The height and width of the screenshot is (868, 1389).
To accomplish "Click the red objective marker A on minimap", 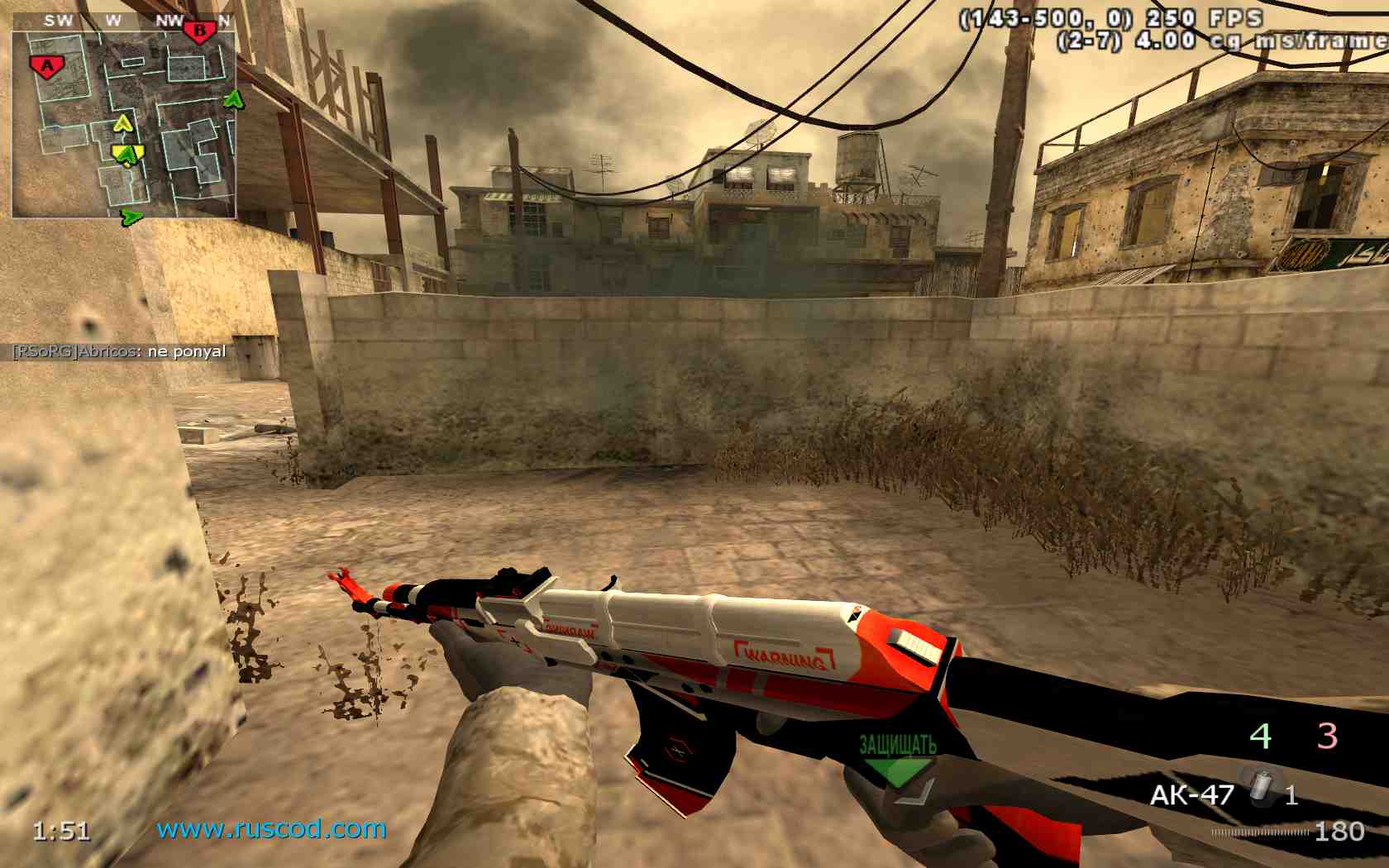I will click(x=45, y=66).
